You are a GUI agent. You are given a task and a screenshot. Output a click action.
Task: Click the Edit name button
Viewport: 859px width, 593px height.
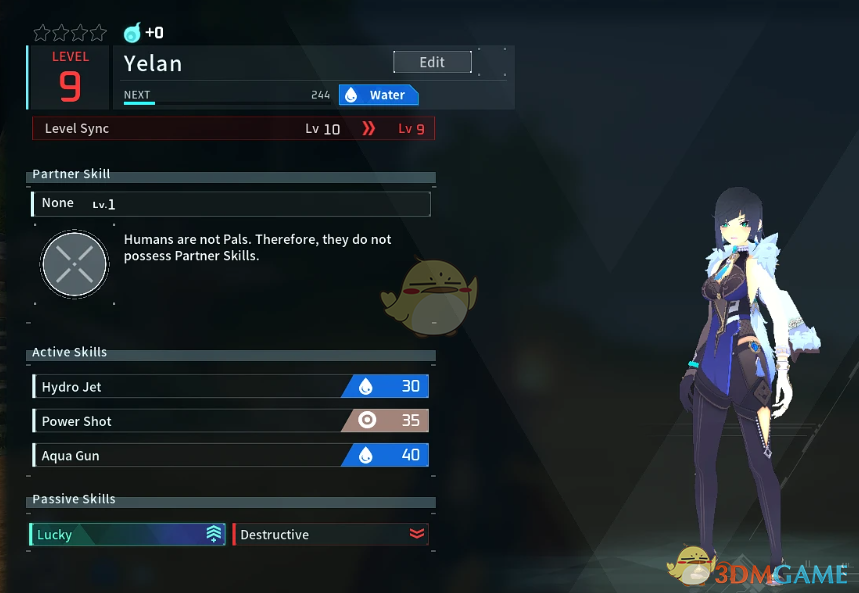coord(432,62)
